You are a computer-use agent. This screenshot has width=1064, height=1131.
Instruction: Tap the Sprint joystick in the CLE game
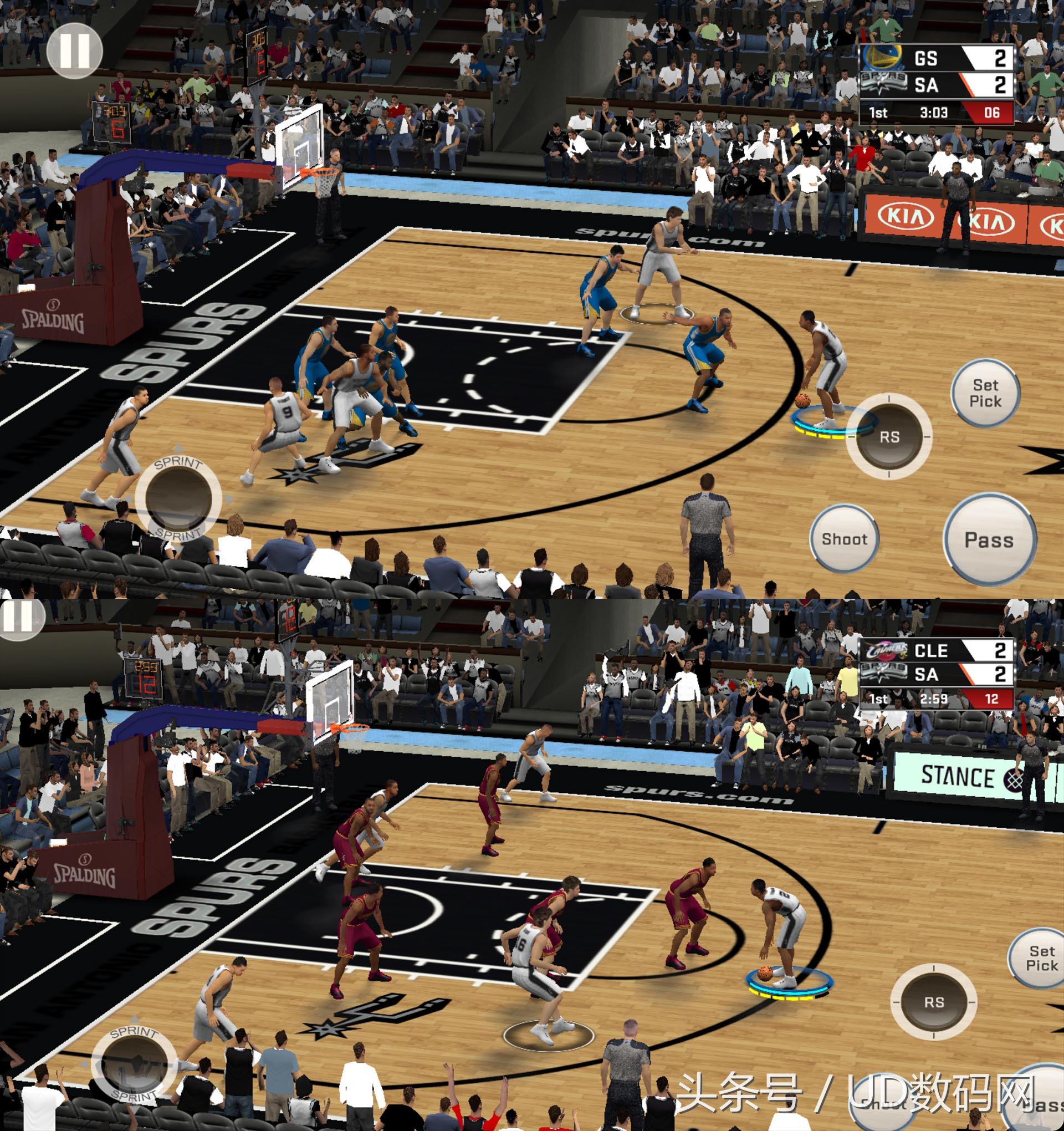point(134,1063)
